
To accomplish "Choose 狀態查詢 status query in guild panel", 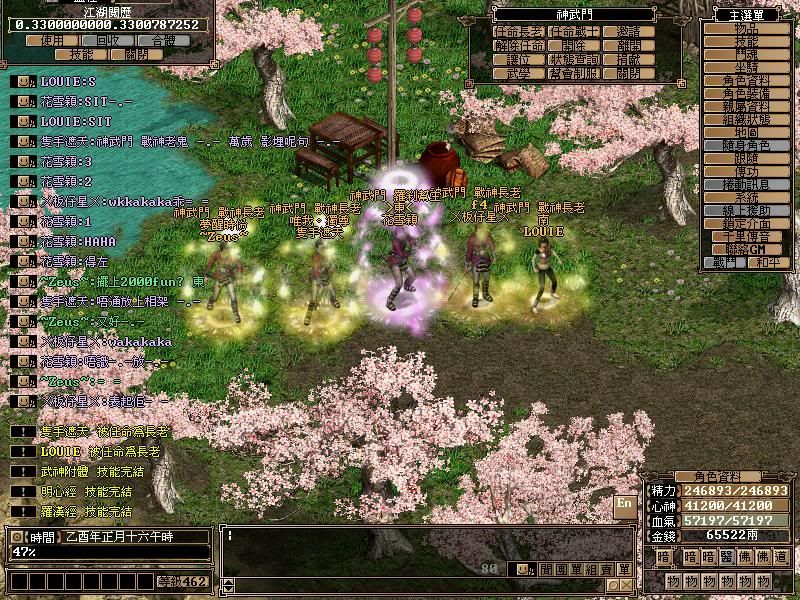I will pyautogui.click(x=574, y=60).
